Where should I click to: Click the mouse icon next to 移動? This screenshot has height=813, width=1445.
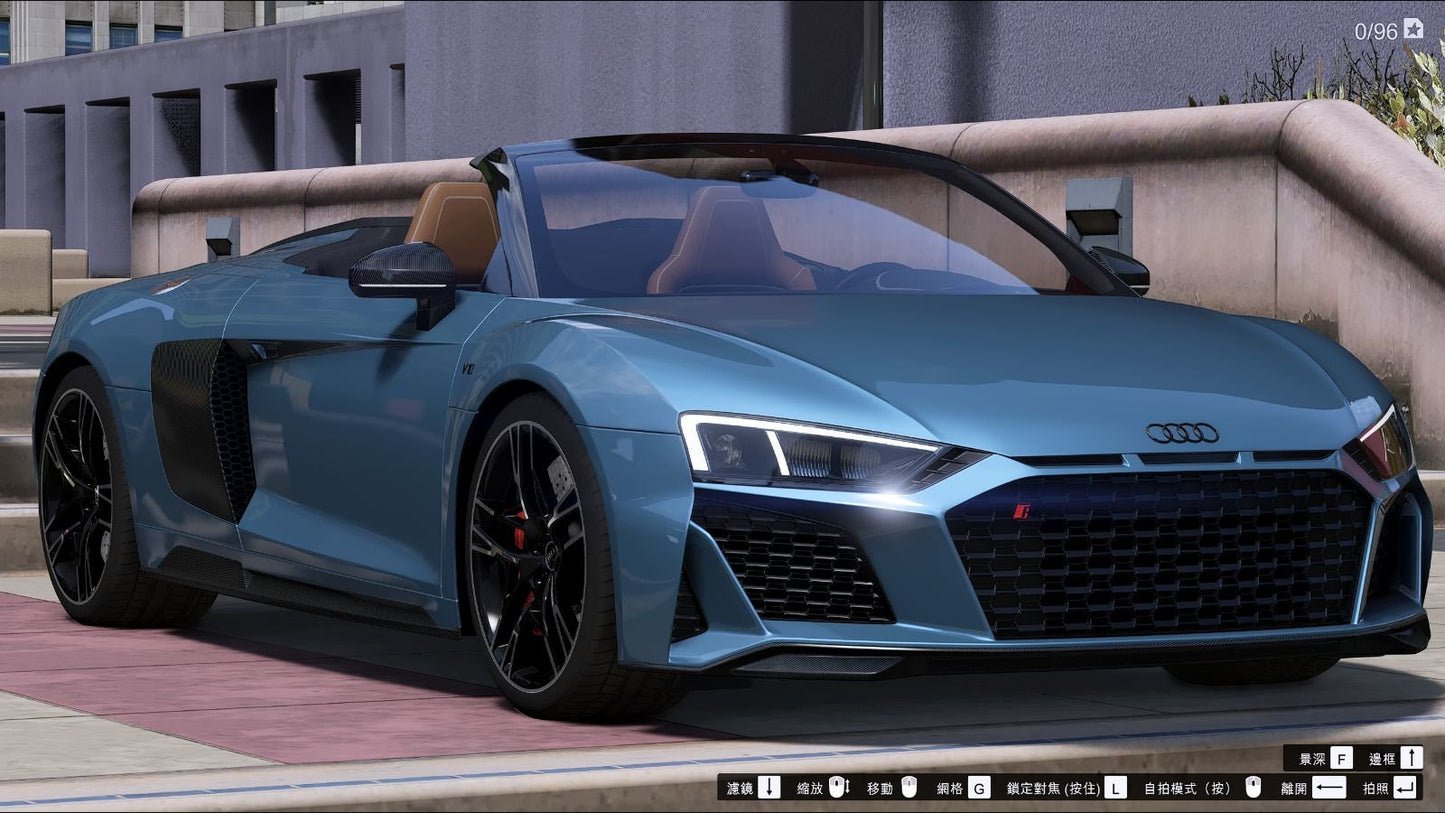[910, 787]
